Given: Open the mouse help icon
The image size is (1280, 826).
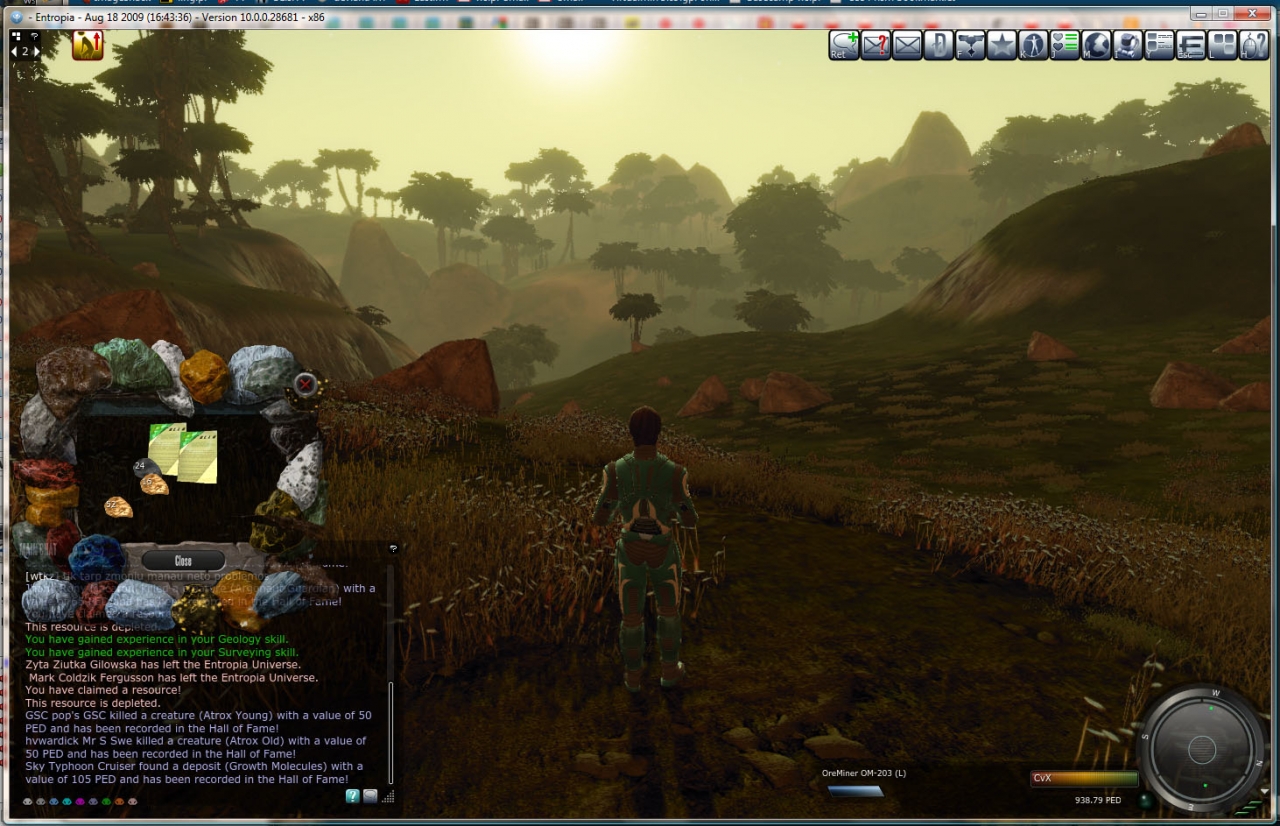Looking at the screenshot, I should click(x=1254, y=45).
